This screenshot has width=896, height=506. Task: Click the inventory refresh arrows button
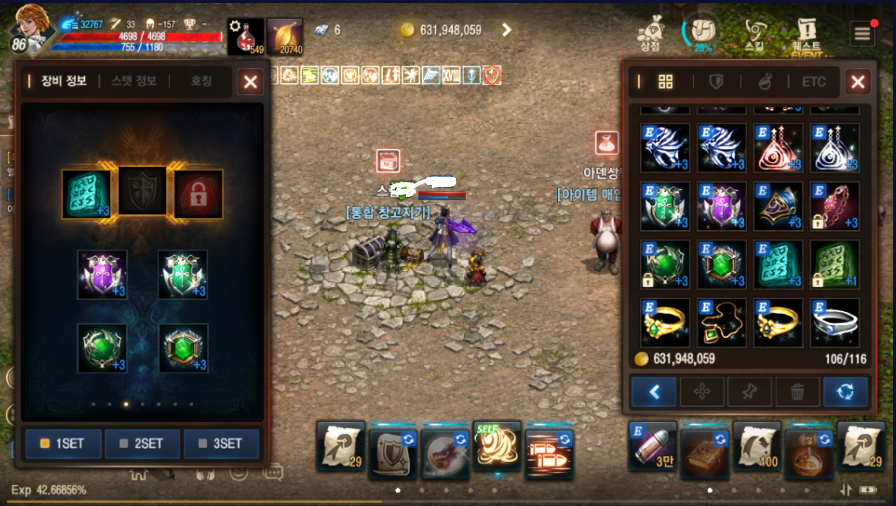845,392
